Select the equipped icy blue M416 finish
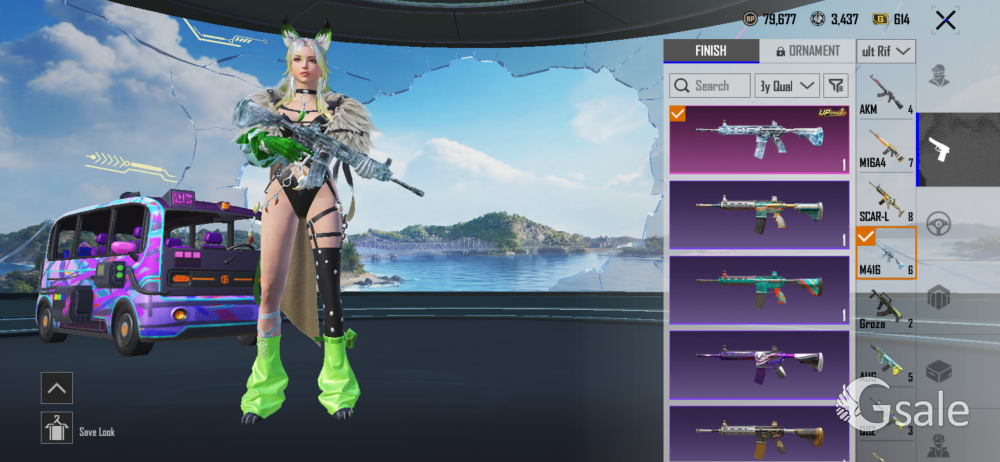1000x462 pixels. [759, 140]
